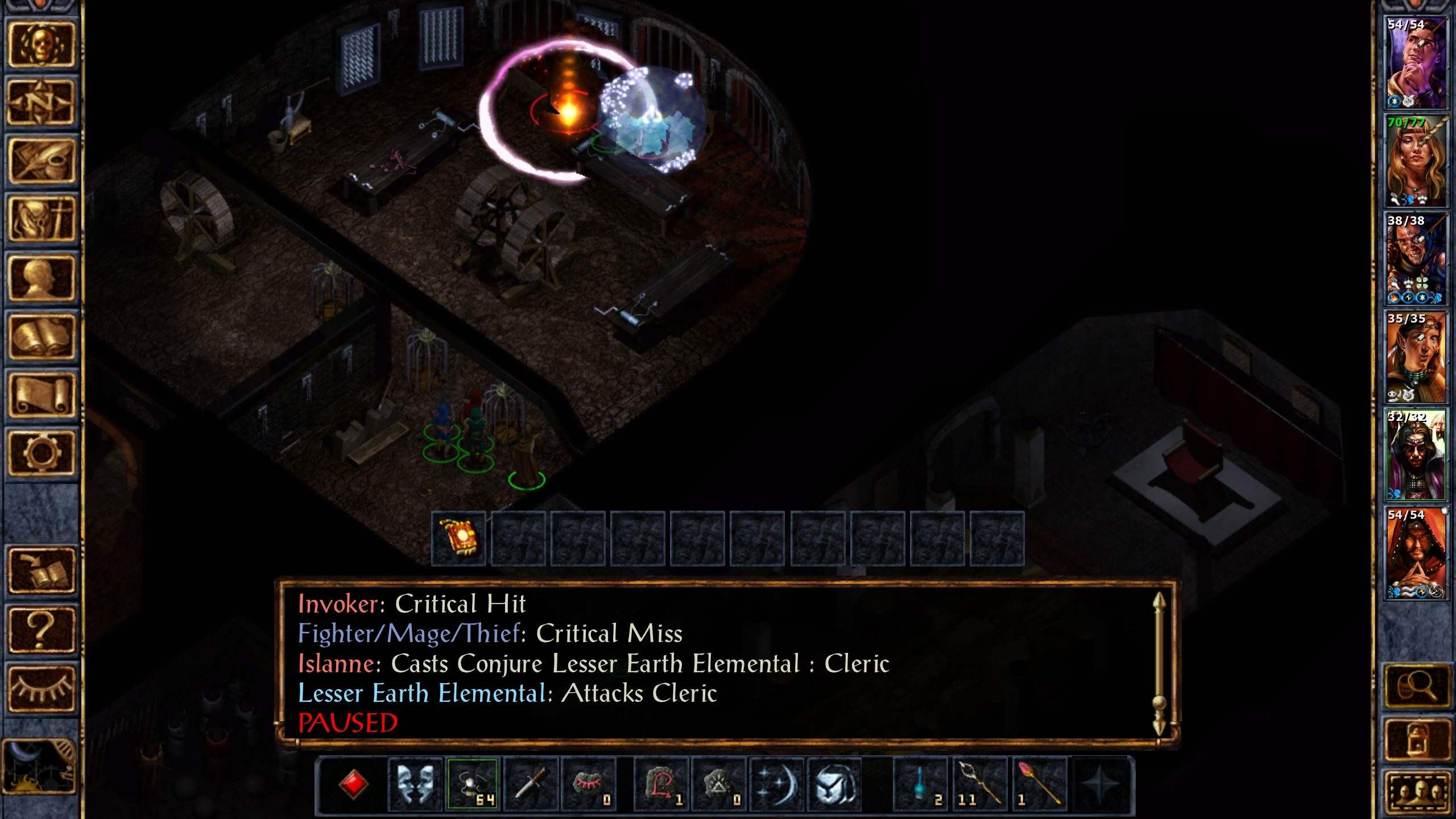Select the red-hooded mage portrait with 54/54
Screen dimensions: 1456x819
pyautogui.click(x=1416, y=553)
